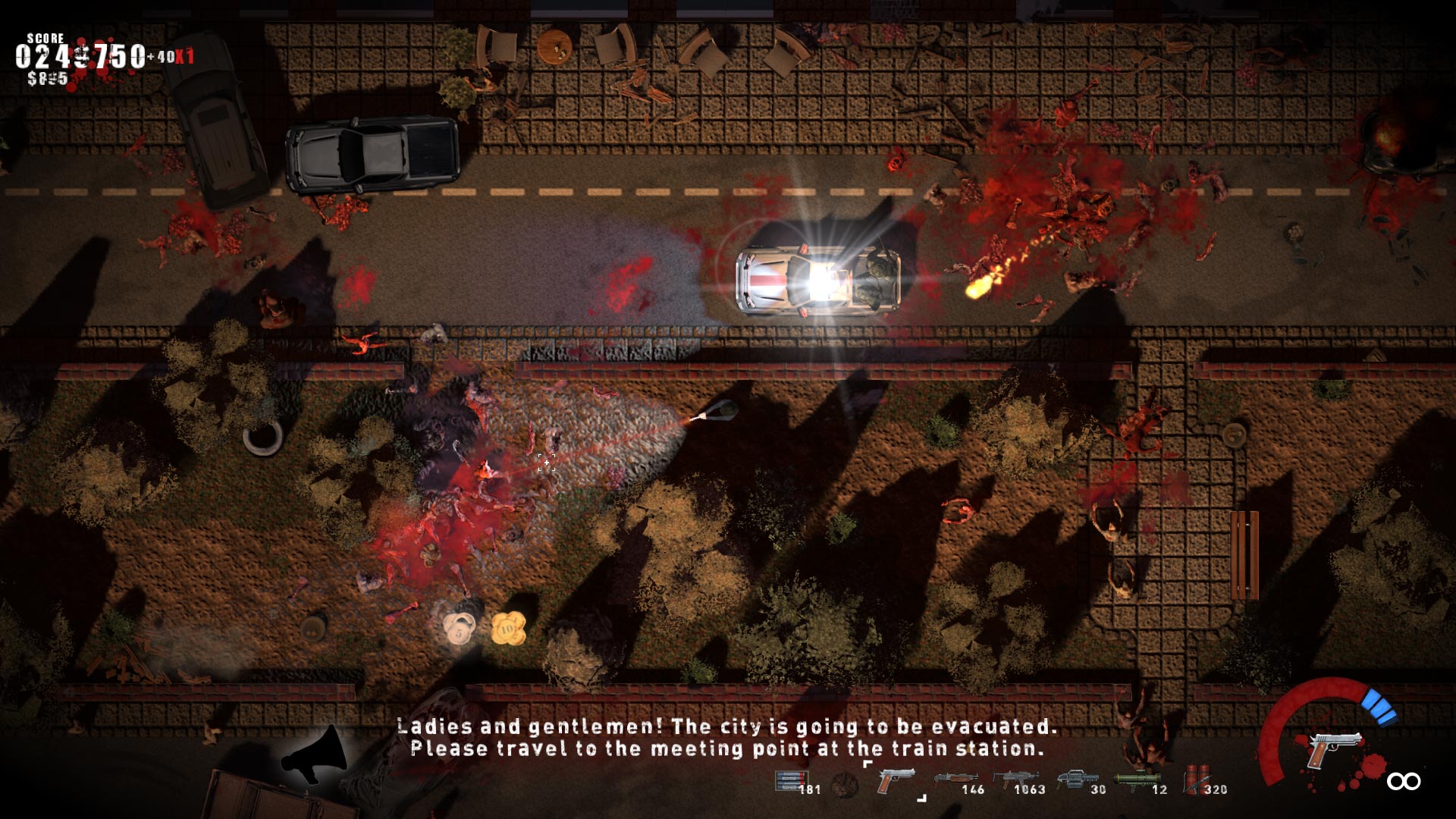Pick up the gold coin marked 10
The image size is (1456, 819).
click(510, 628)
